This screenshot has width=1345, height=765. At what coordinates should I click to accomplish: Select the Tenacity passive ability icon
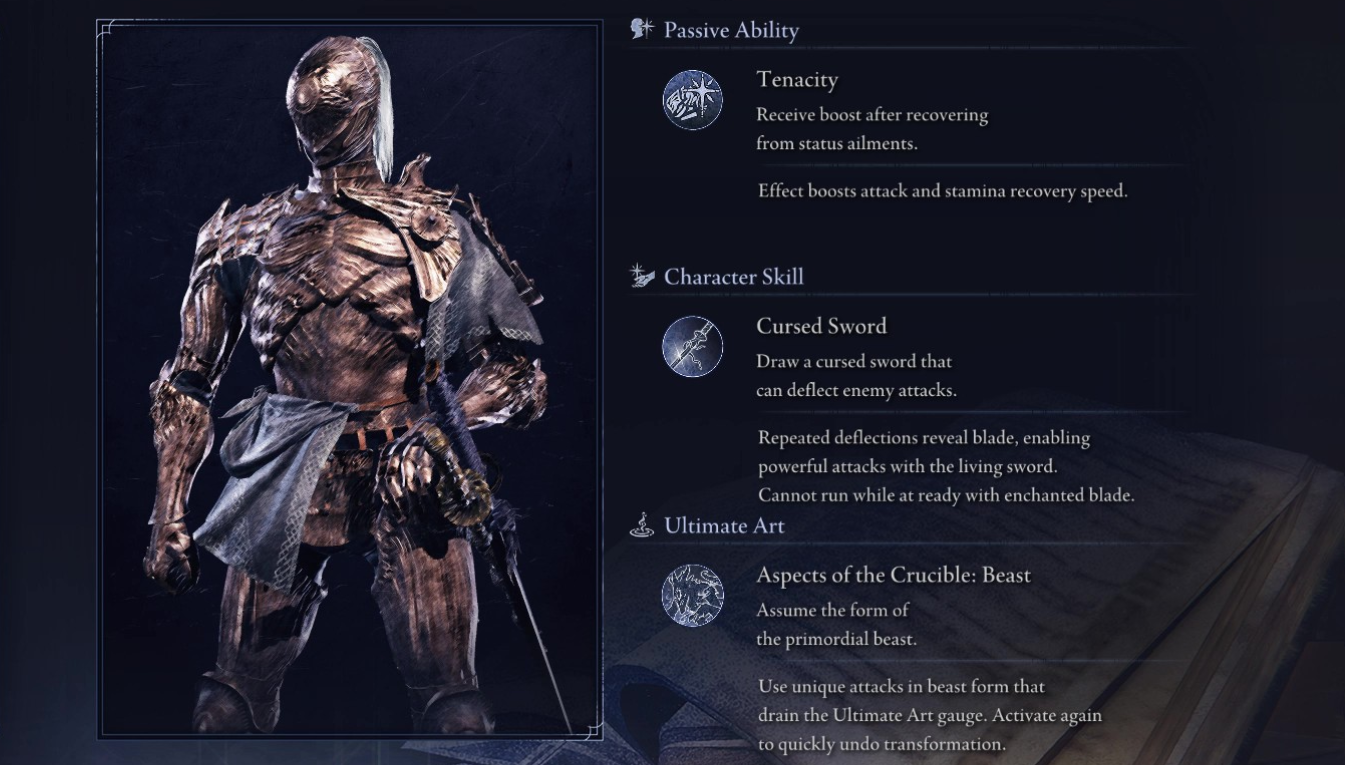tap(693, 100)
